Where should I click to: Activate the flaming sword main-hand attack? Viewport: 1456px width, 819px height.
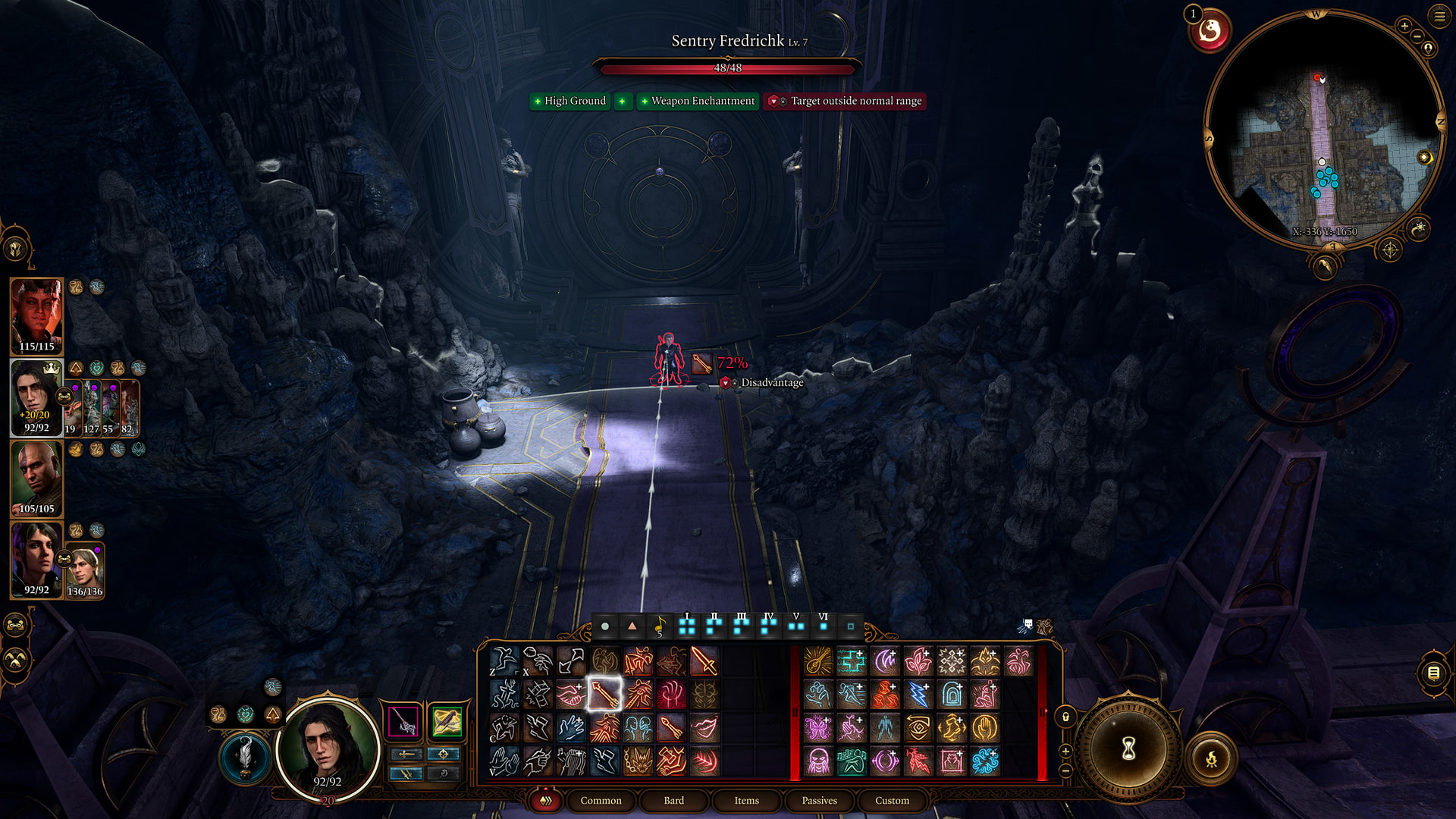[x=704, y=661]
